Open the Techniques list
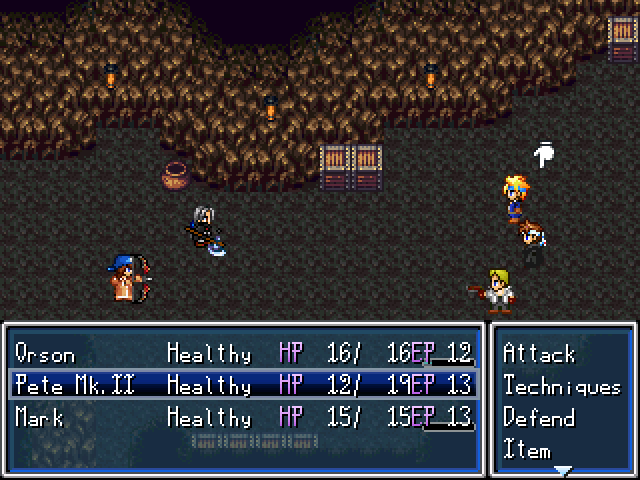The height and width of the screenshot is (480, 640). click(x=561, y=386)
